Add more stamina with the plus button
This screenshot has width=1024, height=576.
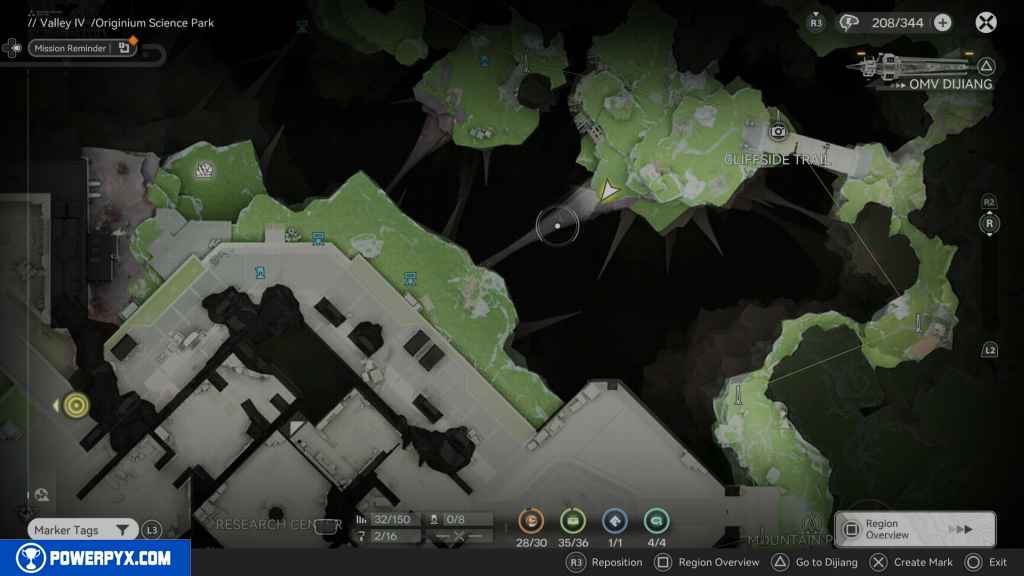(942, 23)
